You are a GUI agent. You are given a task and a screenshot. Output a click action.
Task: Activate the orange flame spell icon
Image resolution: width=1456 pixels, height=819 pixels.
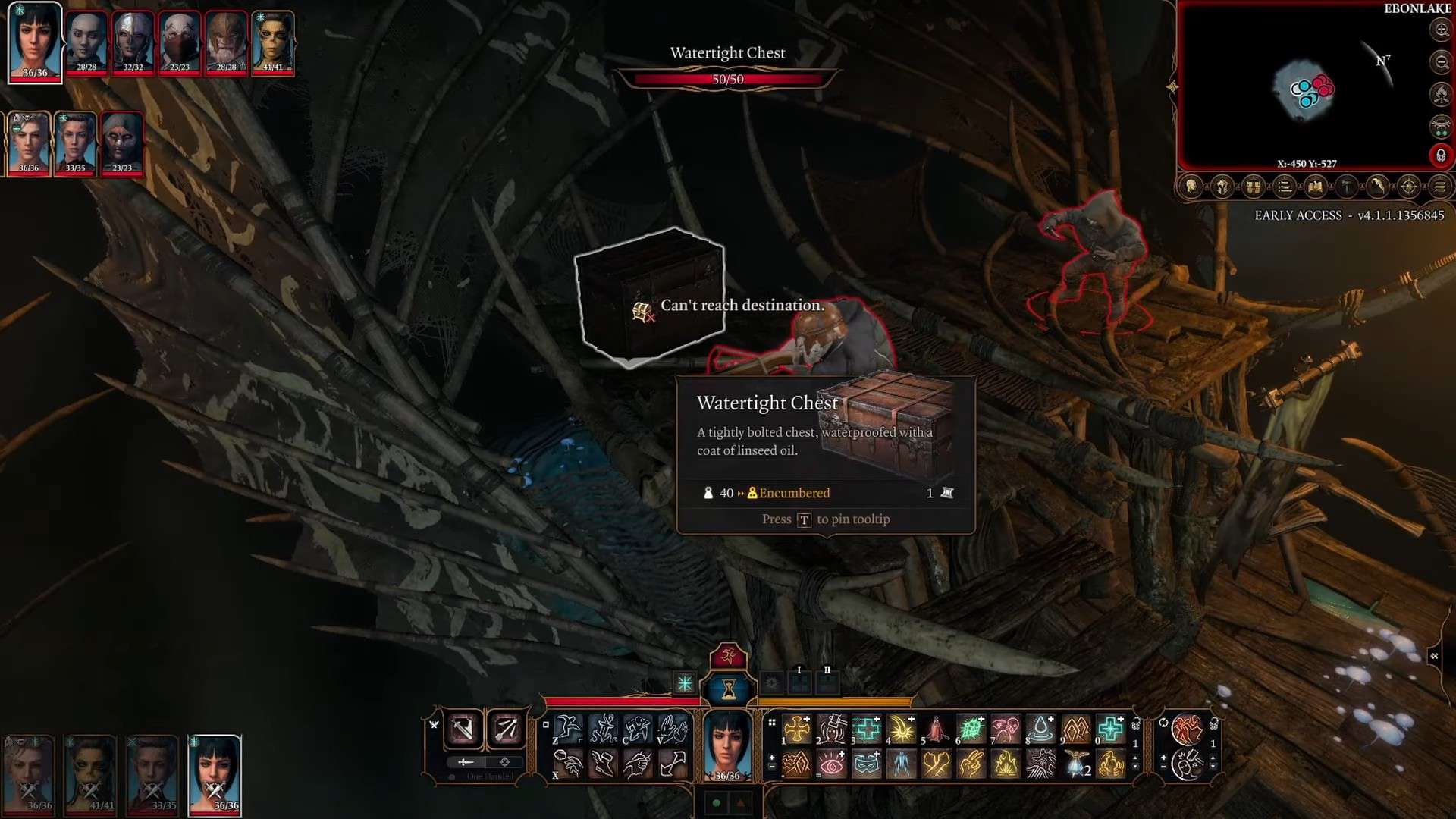pyautogui.click(x=1006, y=764)
